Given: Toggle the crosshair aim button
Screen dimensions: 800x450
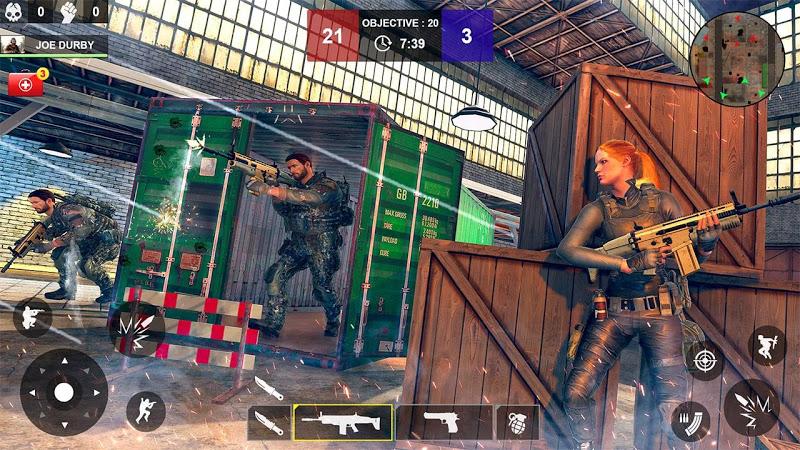Looking at the screenshot, I should click(x=706, y=359).
